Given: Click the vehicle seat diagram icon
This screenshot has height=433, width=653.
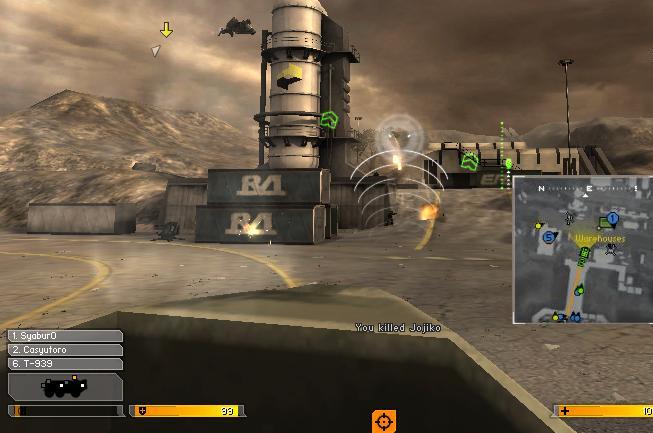Looking at the screenshot, I should click(x=65, y=387).
